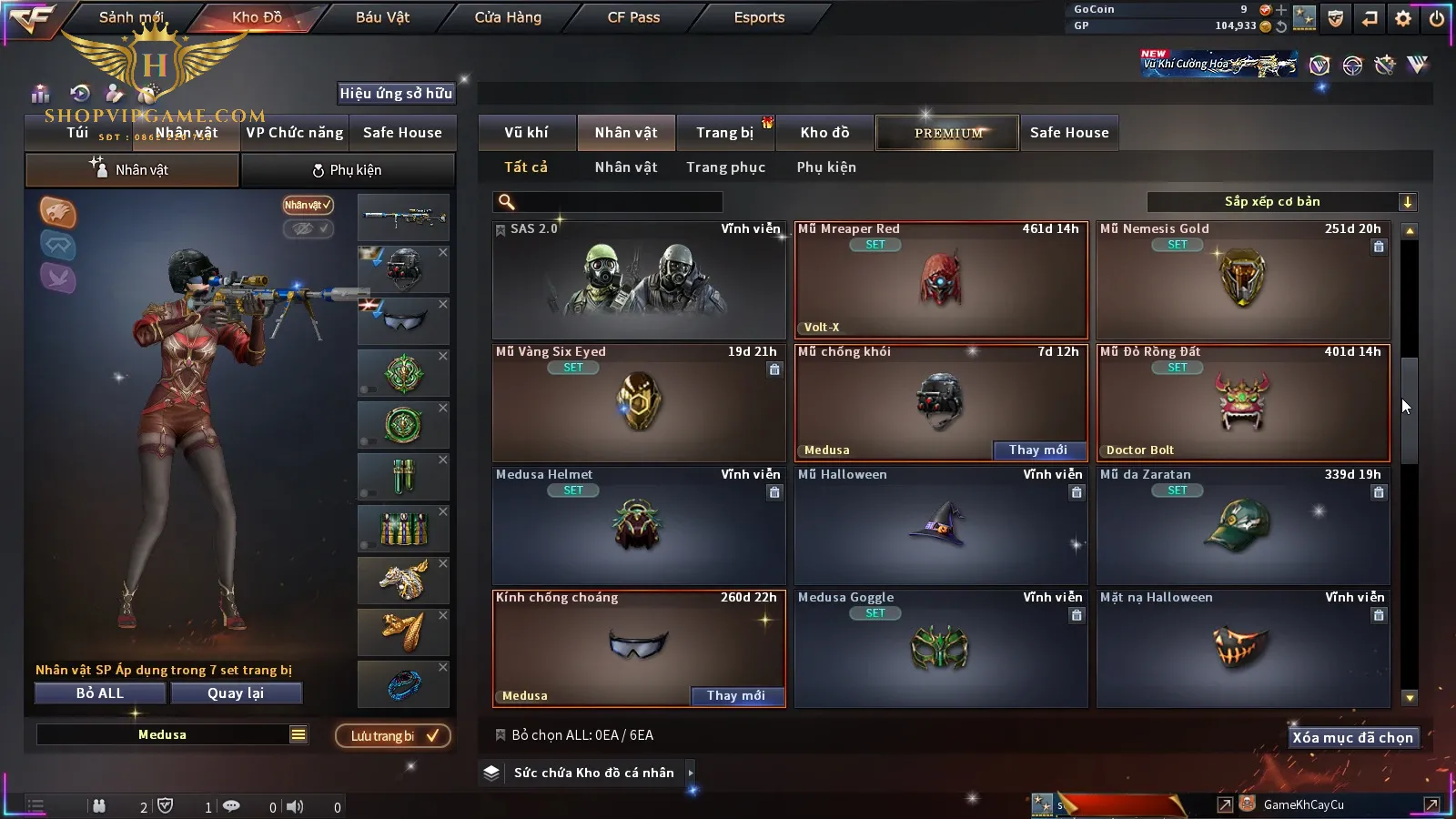Switch to the Trang bị tab

[724, 133]
